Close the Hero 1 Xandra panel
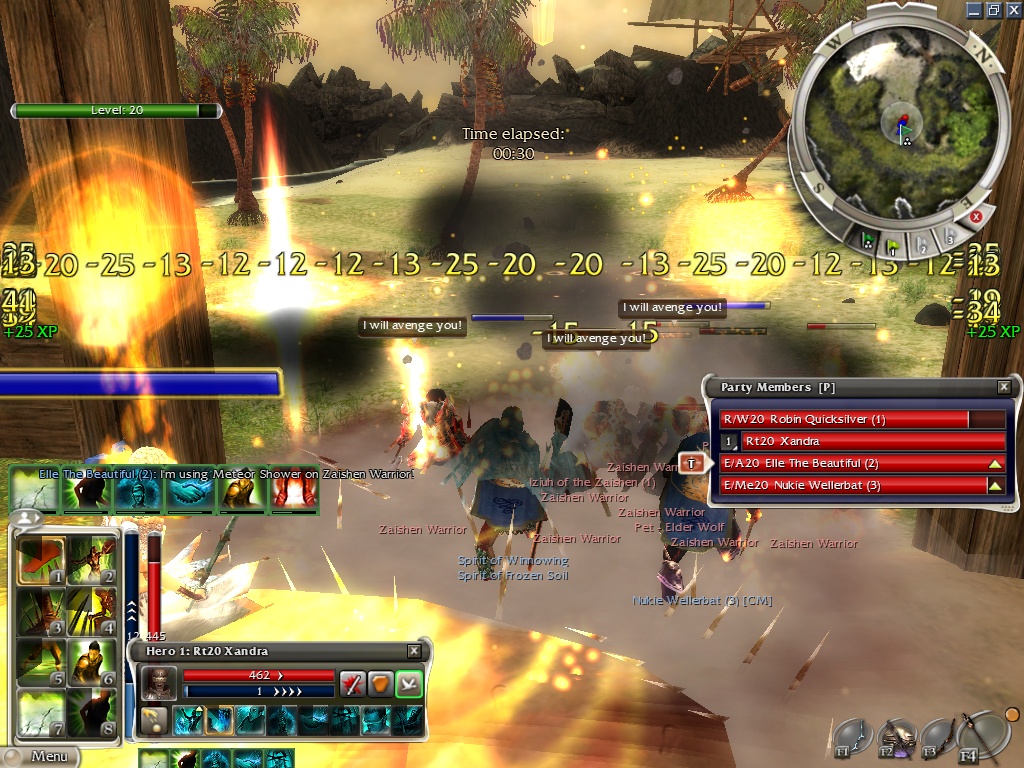Viewport: 1024px width, 768px height. [x=414, y=651]
